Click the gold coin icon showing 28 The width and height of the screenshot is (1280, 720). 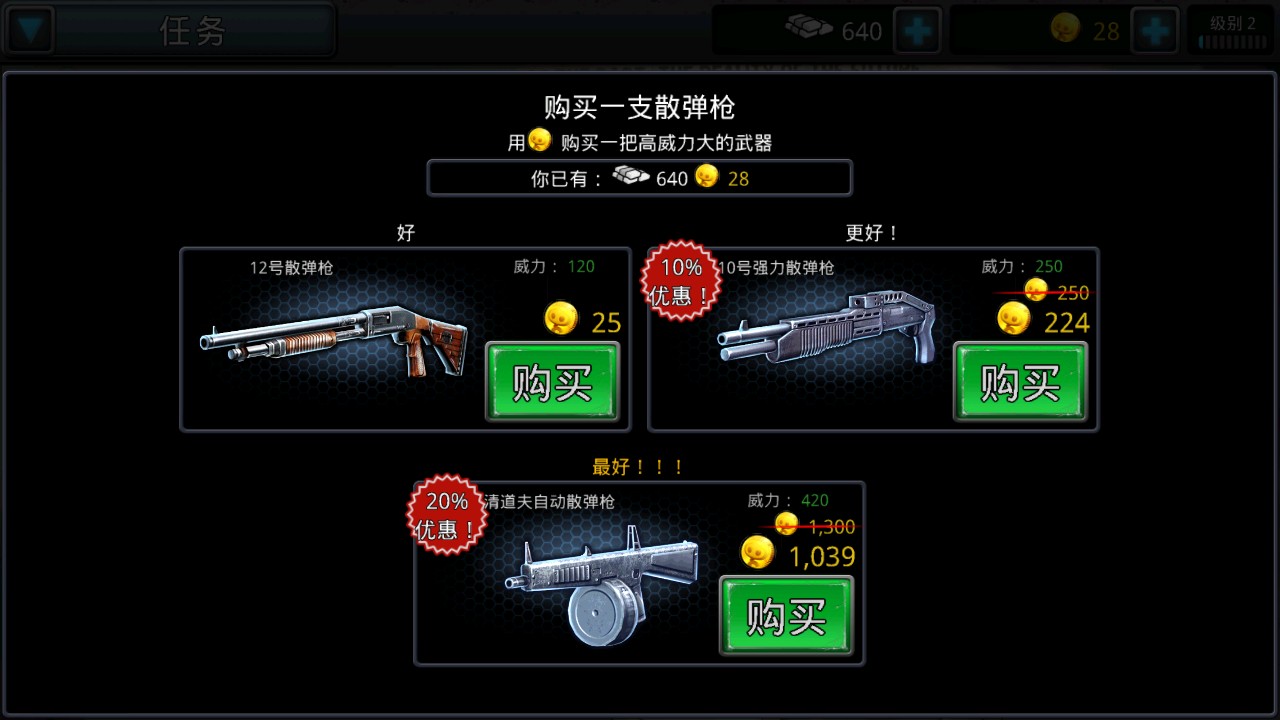point(1064,31)
